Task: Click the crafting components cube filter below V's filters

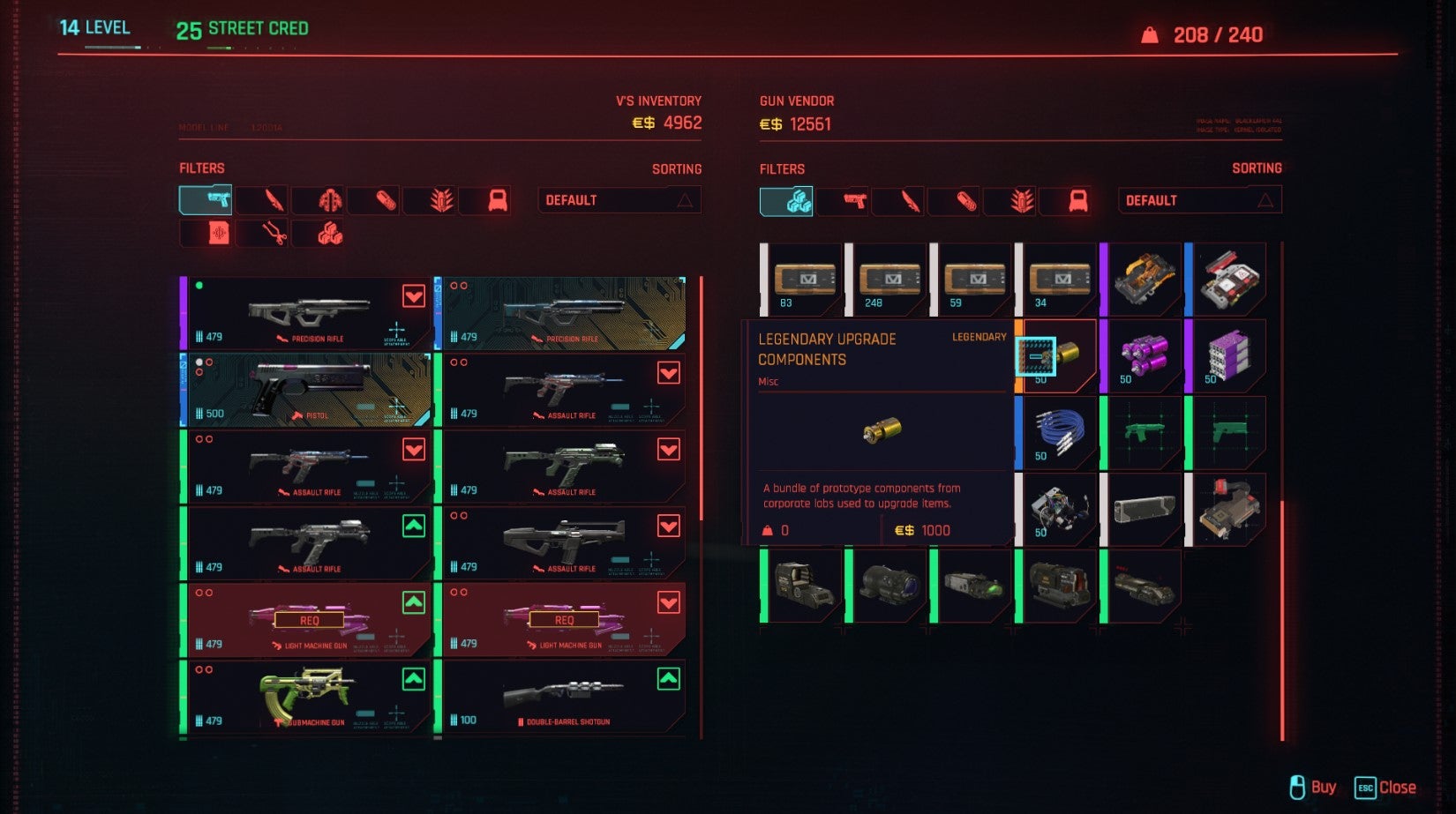Action: click(319, 234)
